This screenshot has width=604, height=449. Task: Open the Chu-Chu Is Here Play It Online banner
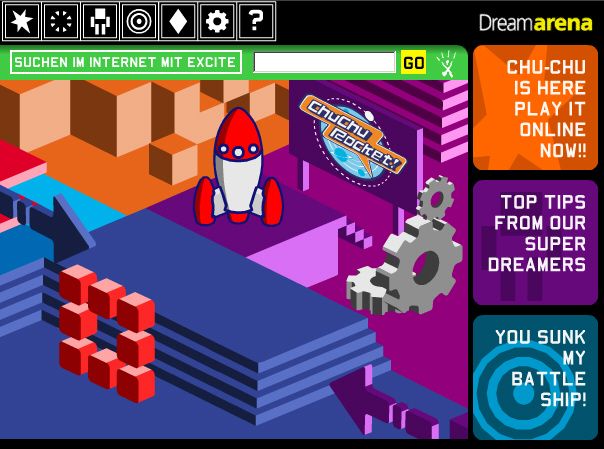[x=535, y=108]
